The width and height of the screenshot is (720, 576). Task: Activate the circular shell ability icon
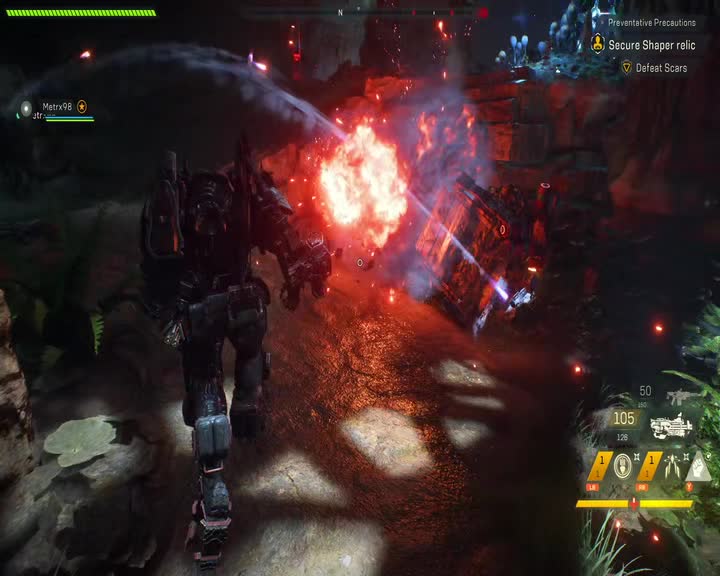[x=622, y=465]
